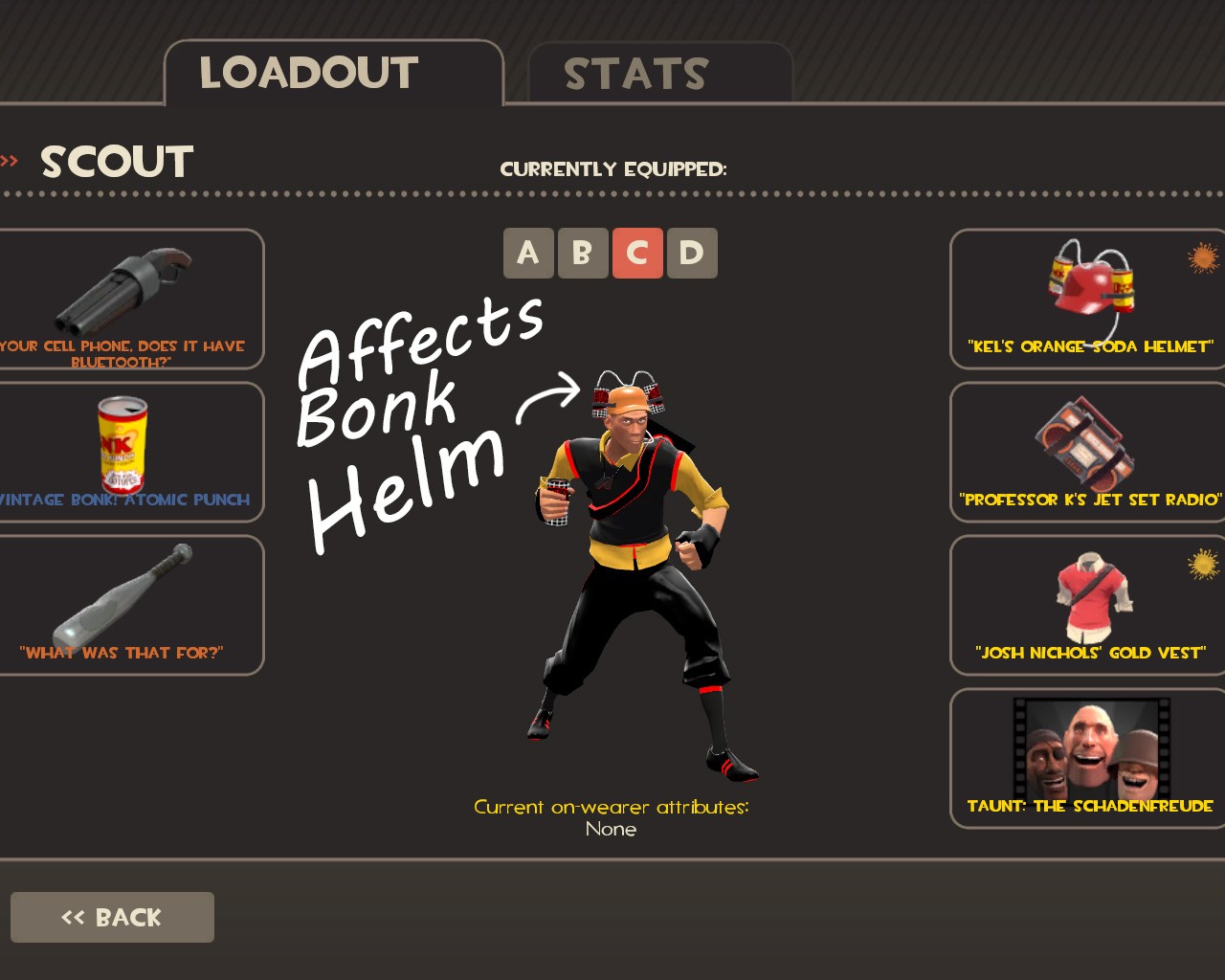Click Josh Nichols' Gold Vest icon
Viewport: 1225px width, 980px height.
point(1086,593)
